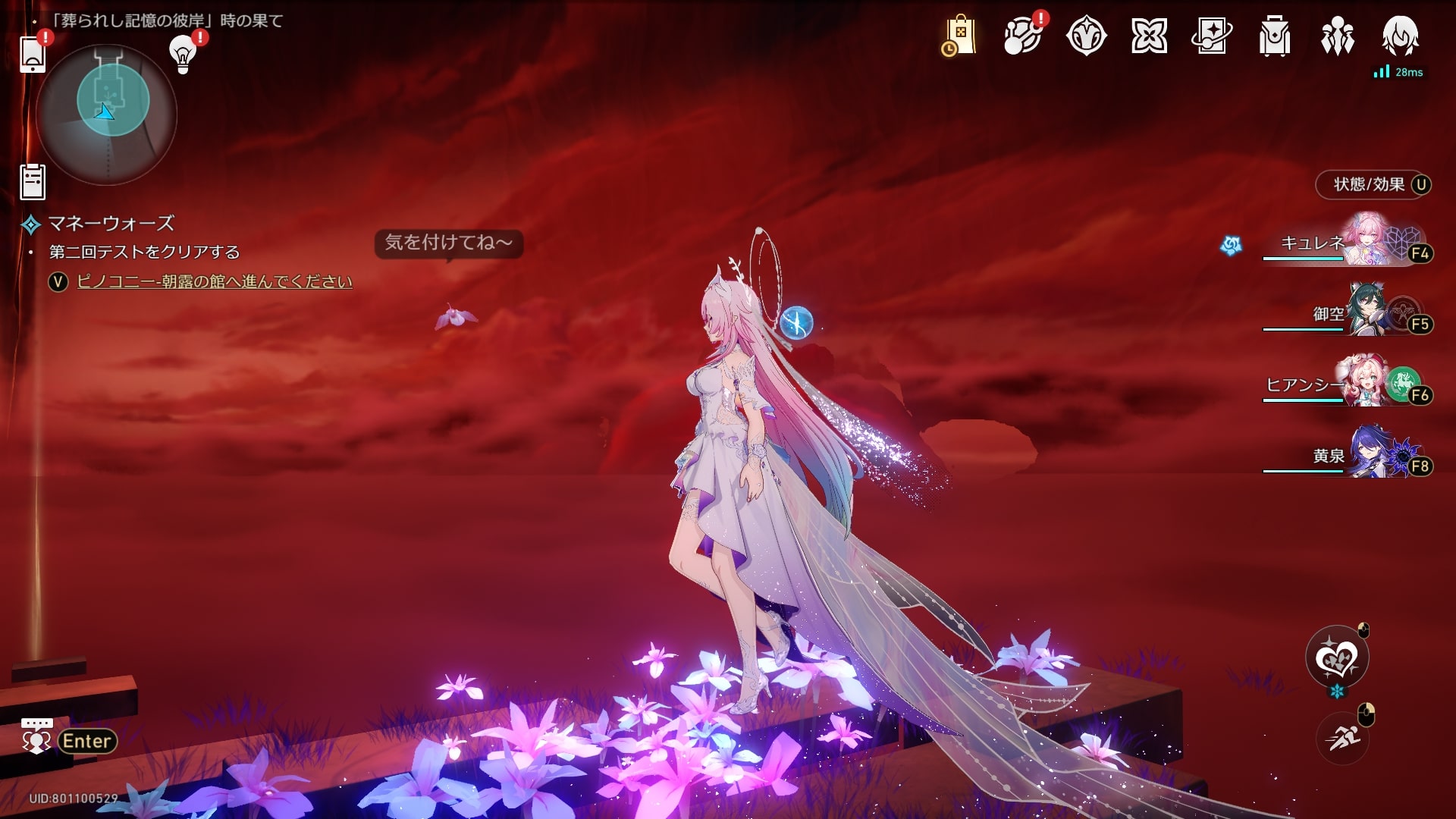Open the character portrait menu icon

pos(1400,36)
